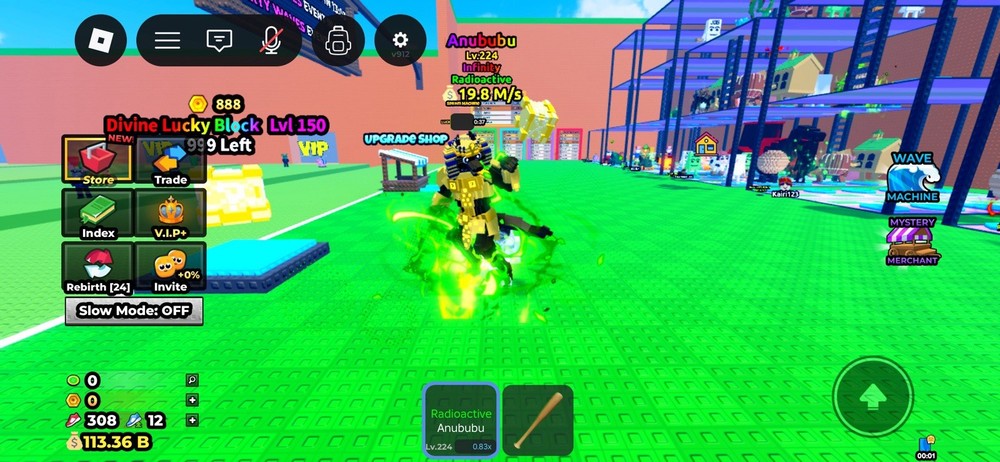
Task: Open the backpack inventory
Action: pyautogui.click(x=338, y=41)
